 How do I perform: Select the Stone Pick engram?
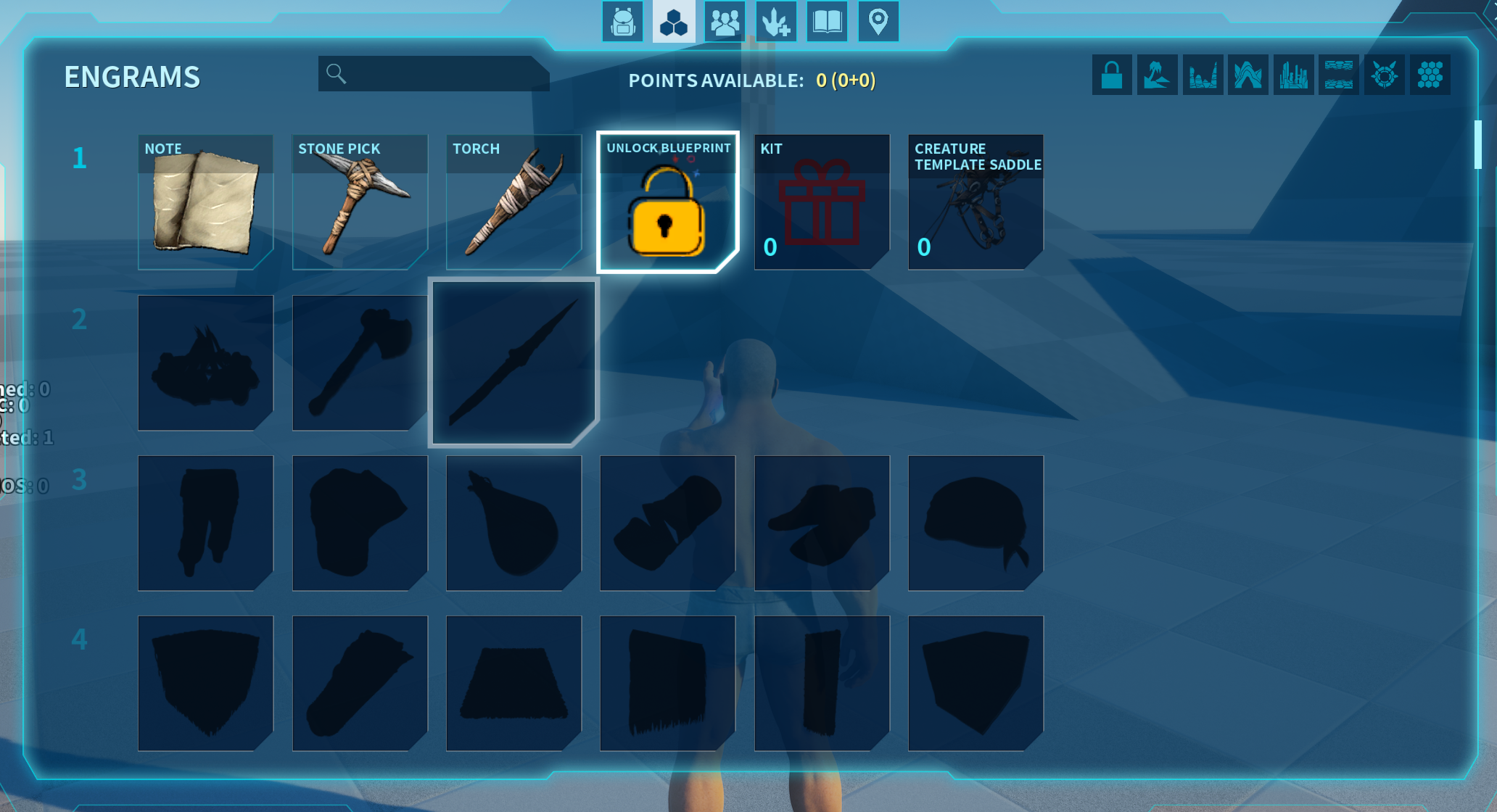[x=360, y=202]
